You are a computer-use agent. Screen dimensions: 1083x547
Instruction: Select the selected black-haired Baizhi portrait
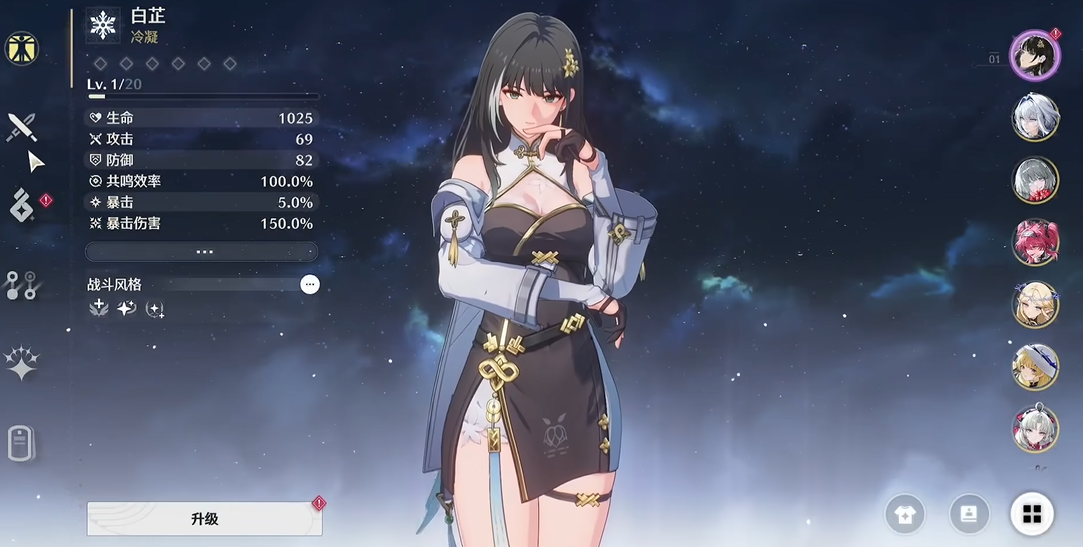1034,55
